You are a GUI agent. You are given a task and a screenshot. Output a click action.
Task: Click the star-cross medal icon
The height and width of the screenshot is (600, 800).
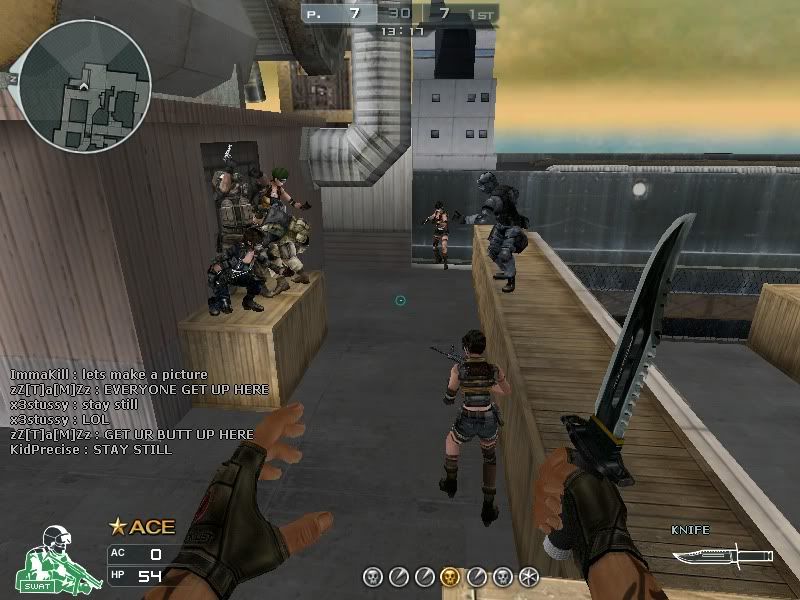[x=529, y=576]
